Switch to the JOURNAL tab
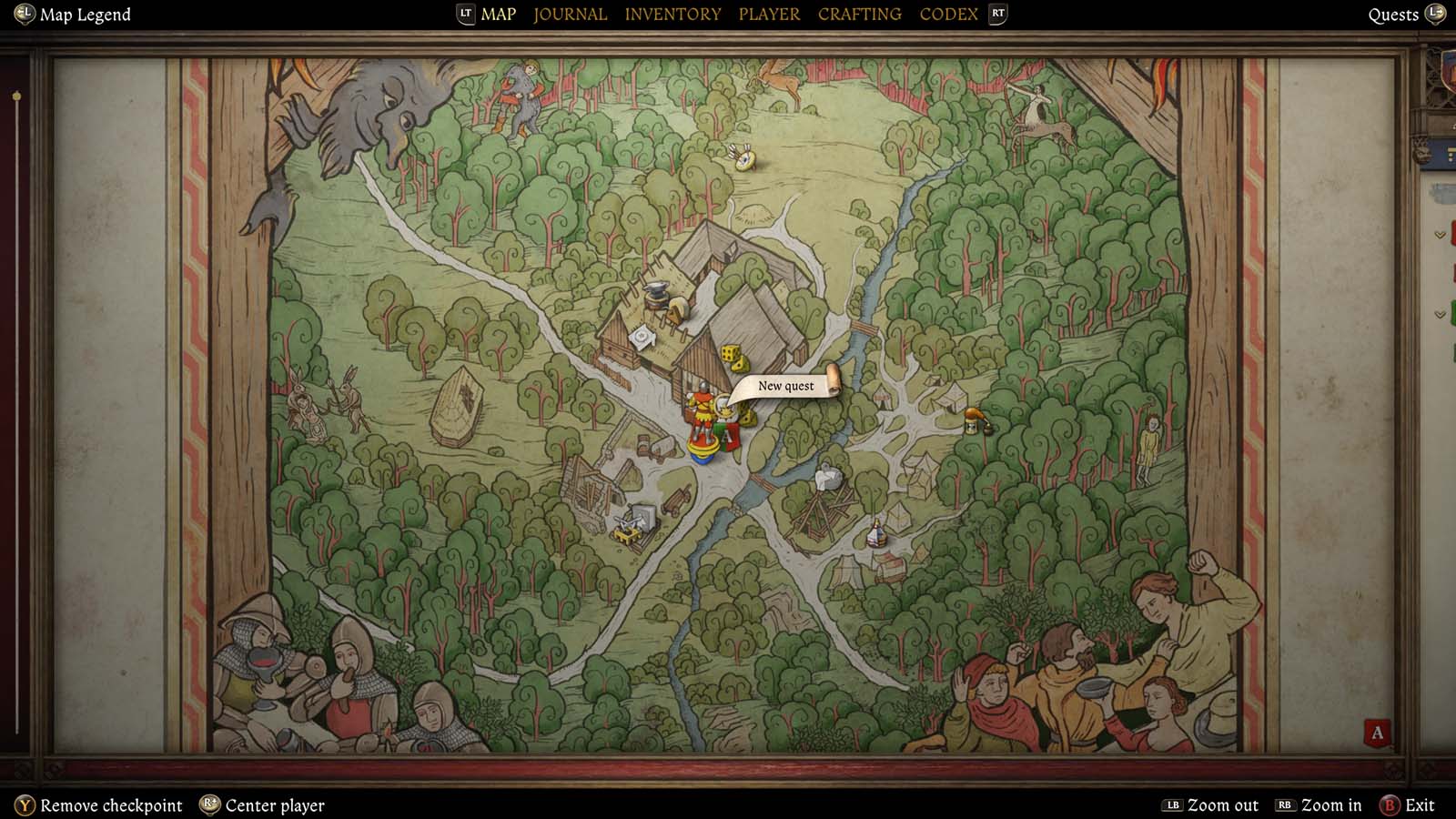The image size is (1456, 819). pos(570,14)
